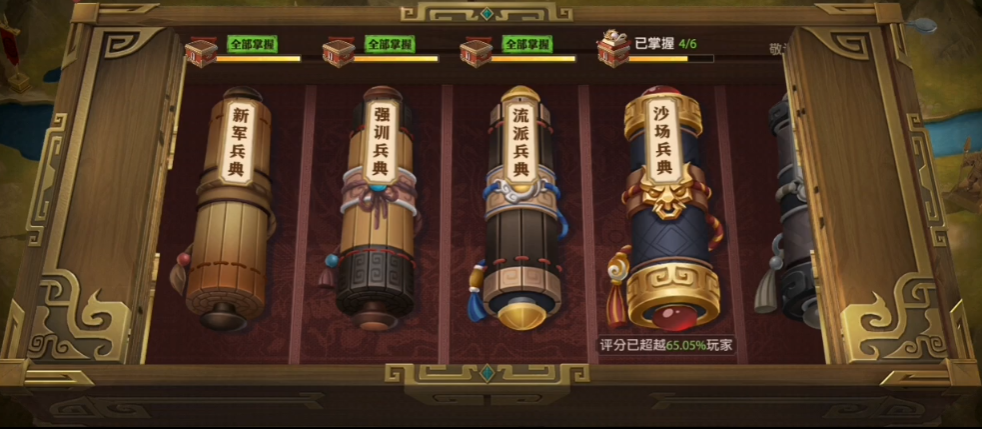
Task: Open the reward chest above 流派兵典
Action: [475, 51]
